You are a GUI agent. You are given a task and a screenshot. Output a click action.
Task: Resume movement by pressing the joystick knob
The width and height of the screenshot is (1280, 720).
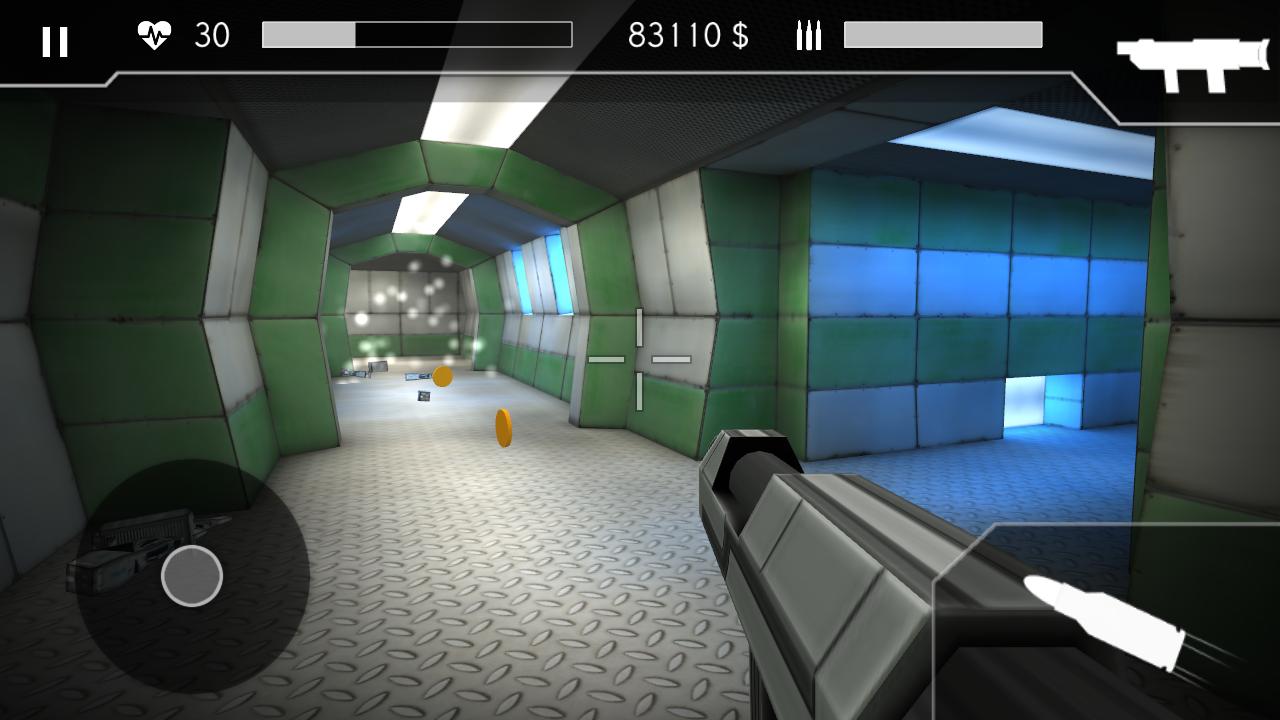tap(190, 577)
